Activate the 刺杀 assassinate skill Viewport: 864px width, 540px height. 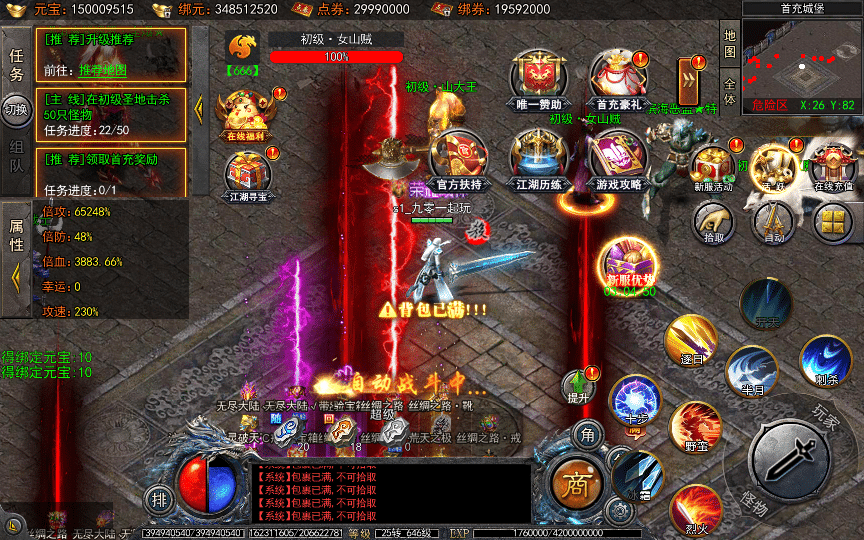[x=825, y=360]
